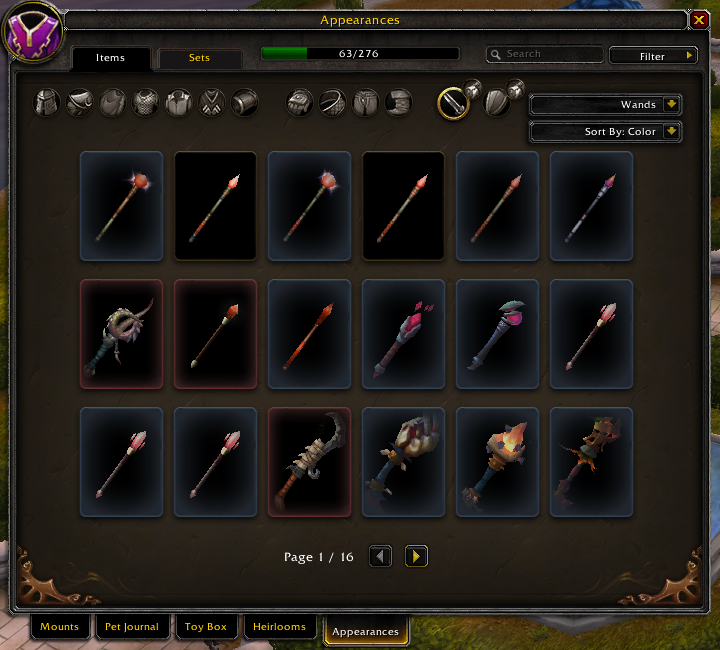This screenshot has height=650, width=720.
Task: Select the Items tab
Action: 111,58
